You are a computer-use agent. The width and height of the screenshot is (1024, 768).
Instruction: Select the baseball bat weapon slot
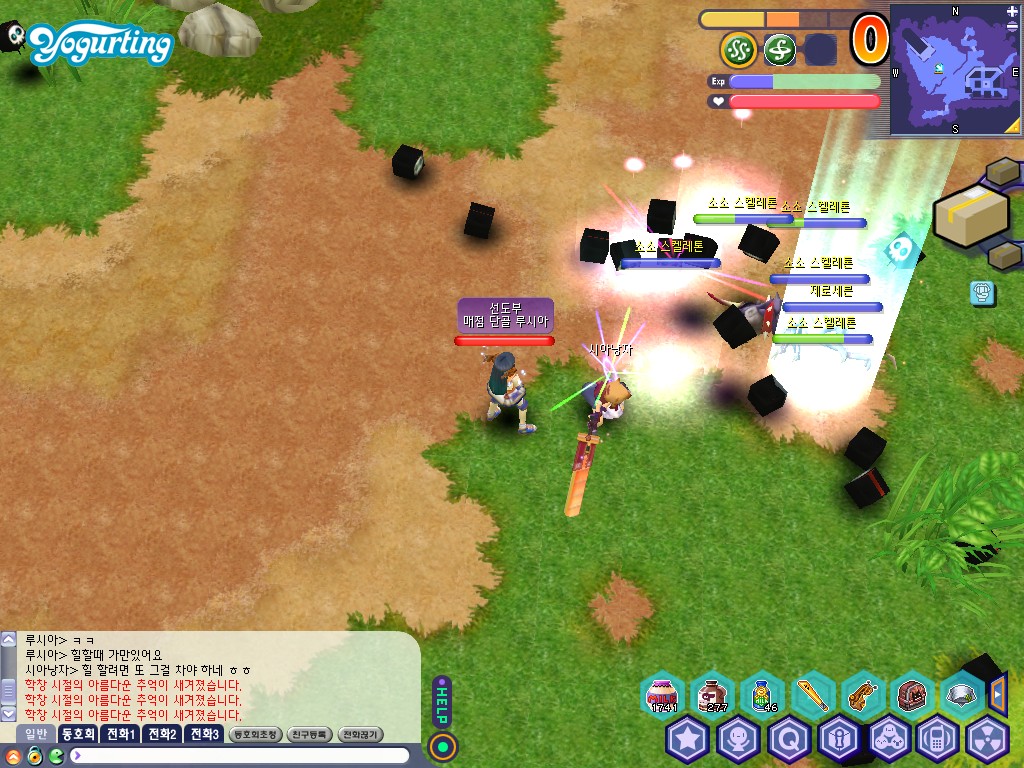pos(812,695)
